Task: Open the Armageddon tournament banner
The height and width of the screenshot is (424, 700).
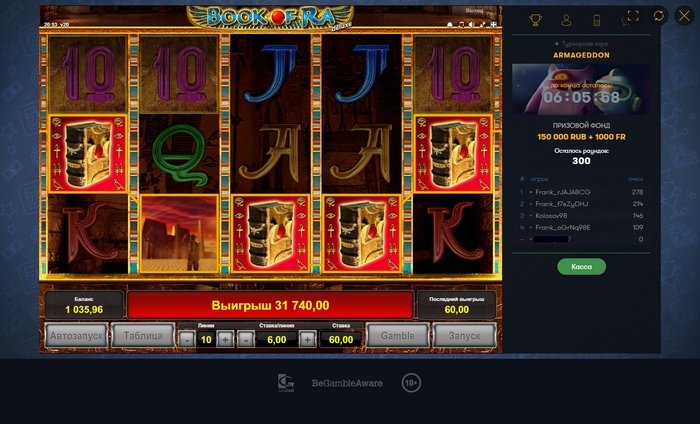Action: [x=581, y=90]
